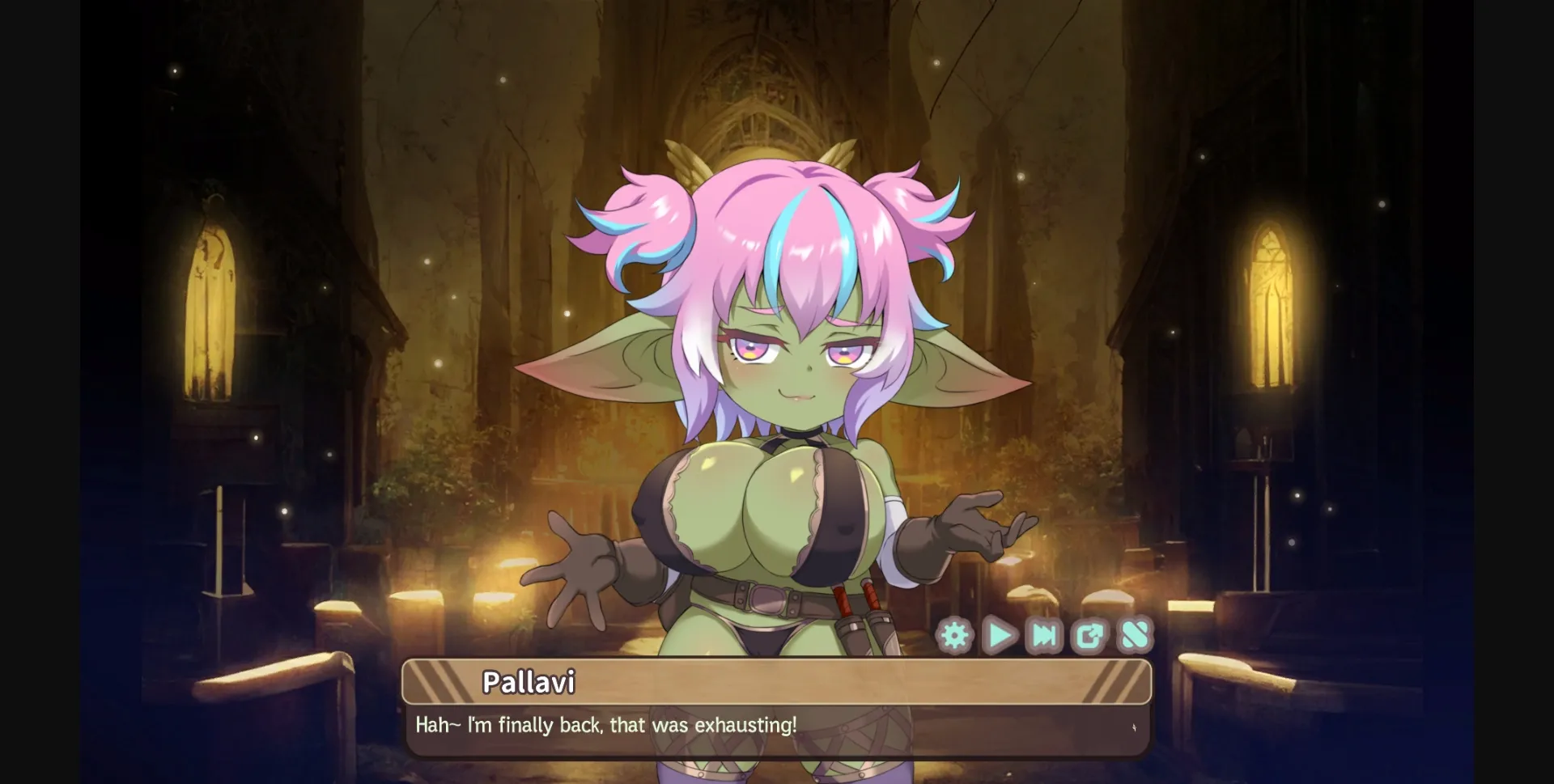1554x784 pixels.
Task: Click the Pallavi name banner
Action: (532, 682)
